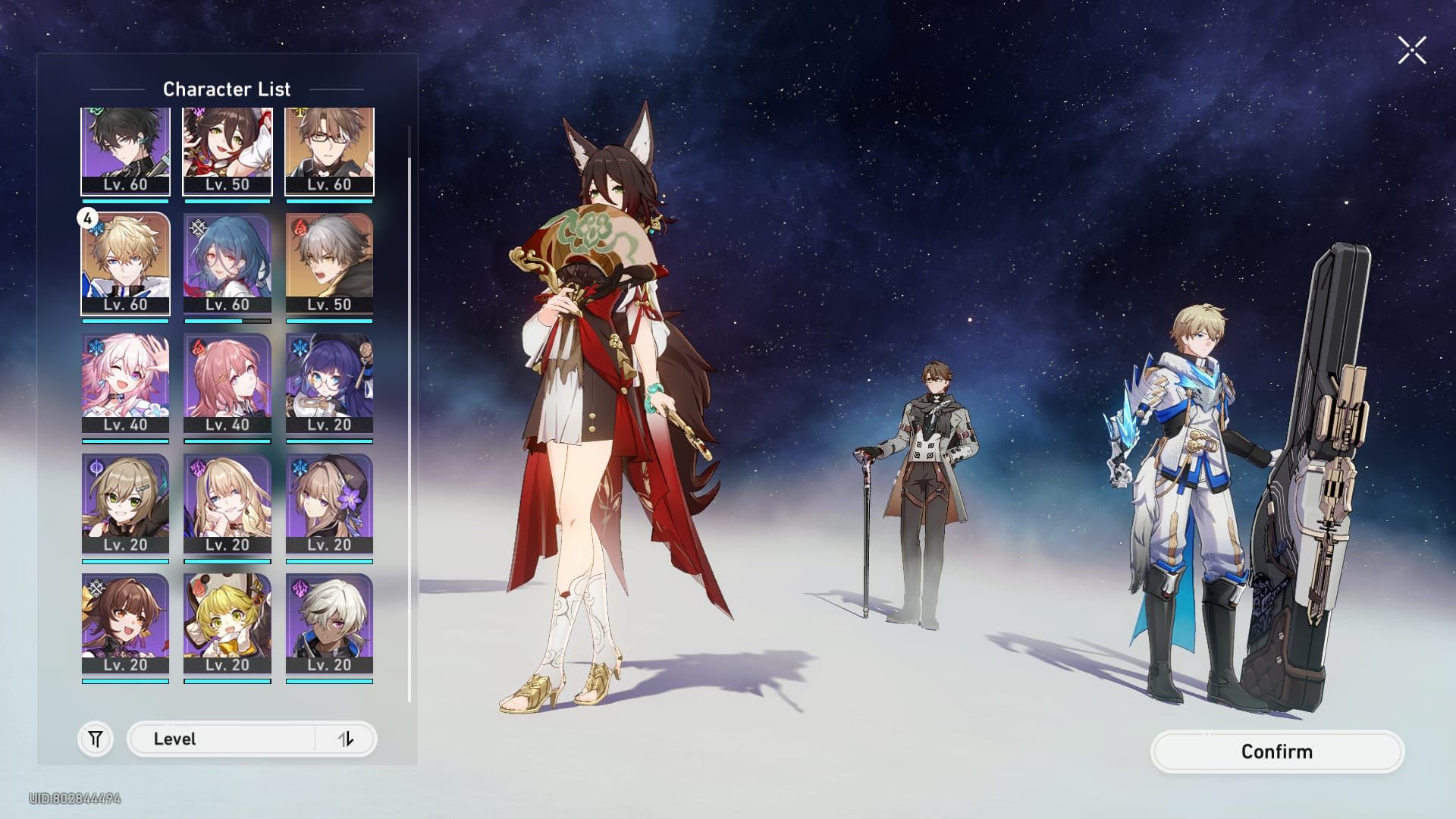Deselect the highlighted Gepard portrait

click(x=125, y=265)
